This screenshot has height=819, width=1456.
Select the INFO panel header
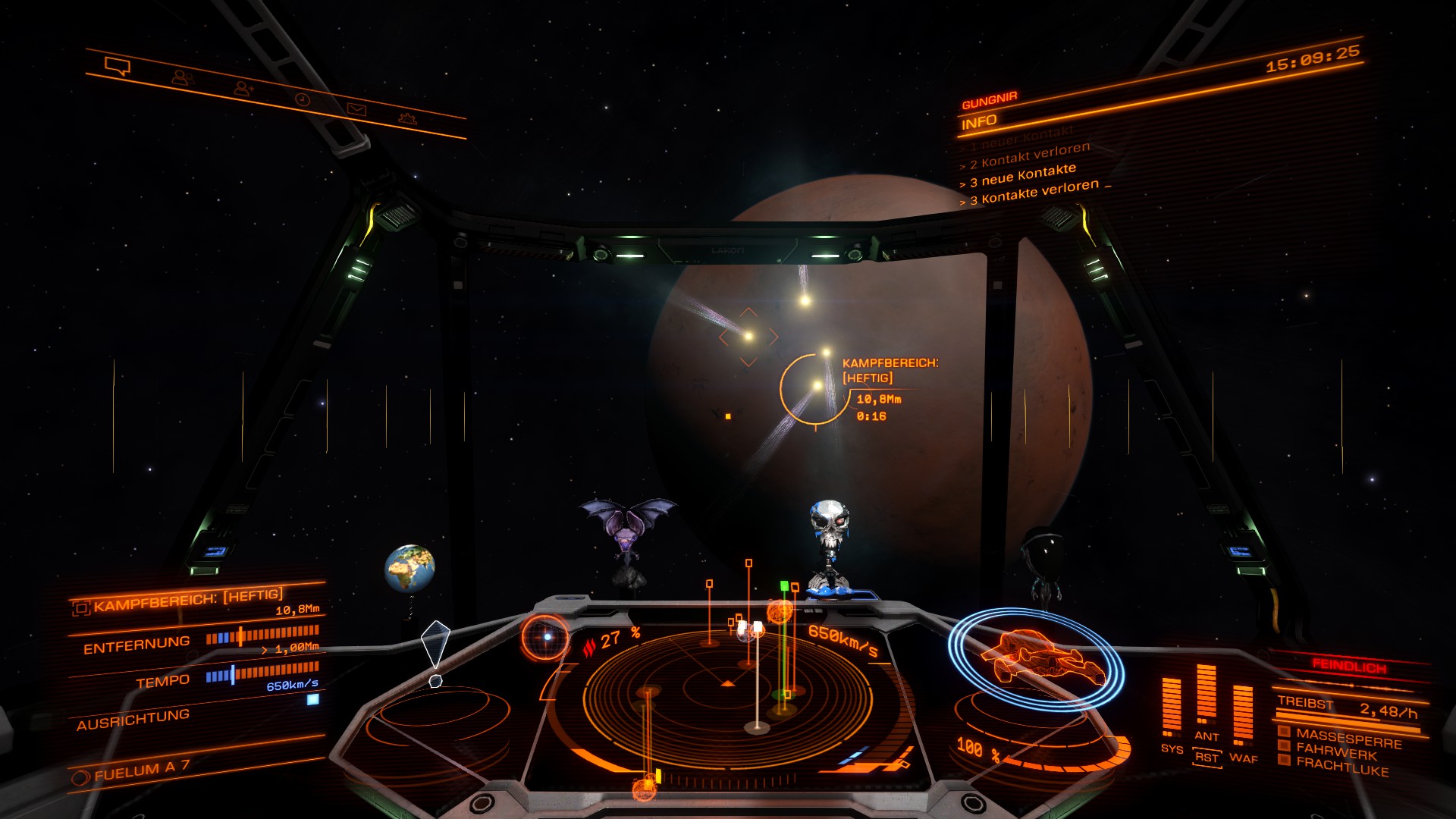pyautogui.click(x=979, y=122)
